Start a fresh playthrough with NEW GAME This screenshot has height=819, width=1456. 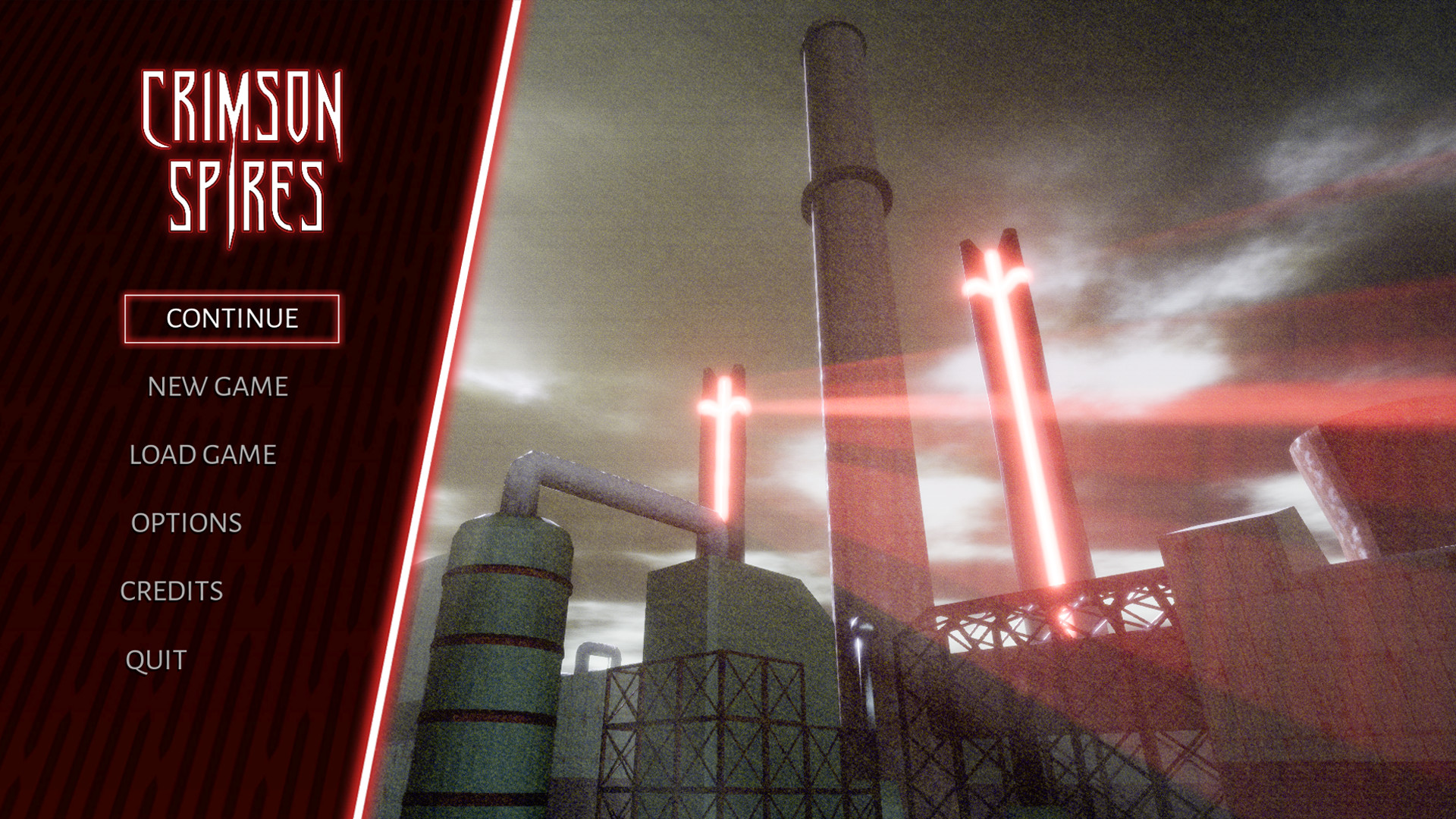[217, 387]
